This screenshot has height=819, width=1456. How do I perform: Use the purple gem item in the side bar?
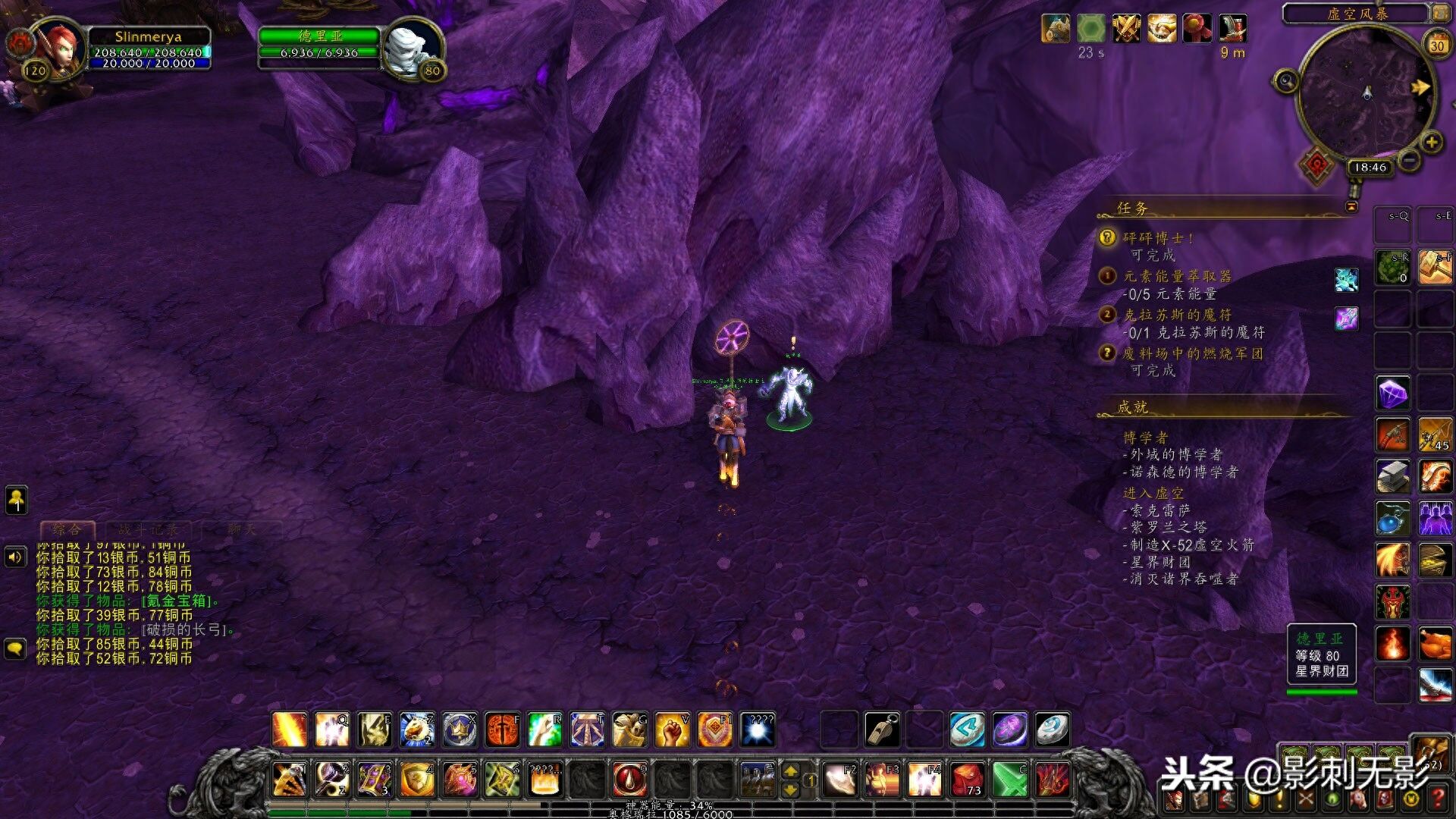tap(1392, 394)
